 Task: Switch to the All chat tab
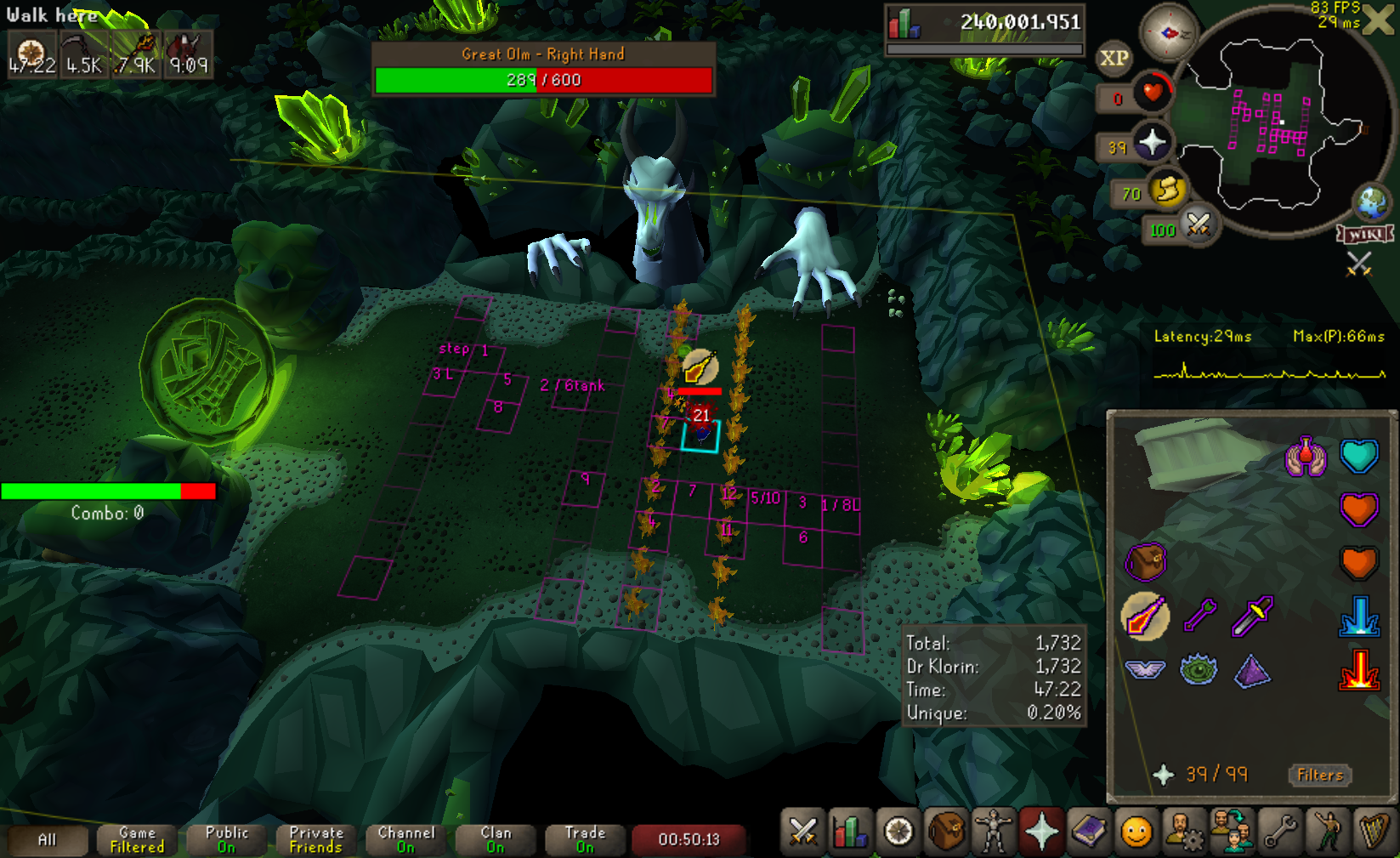pyautogui.click(x=48, y=840)
